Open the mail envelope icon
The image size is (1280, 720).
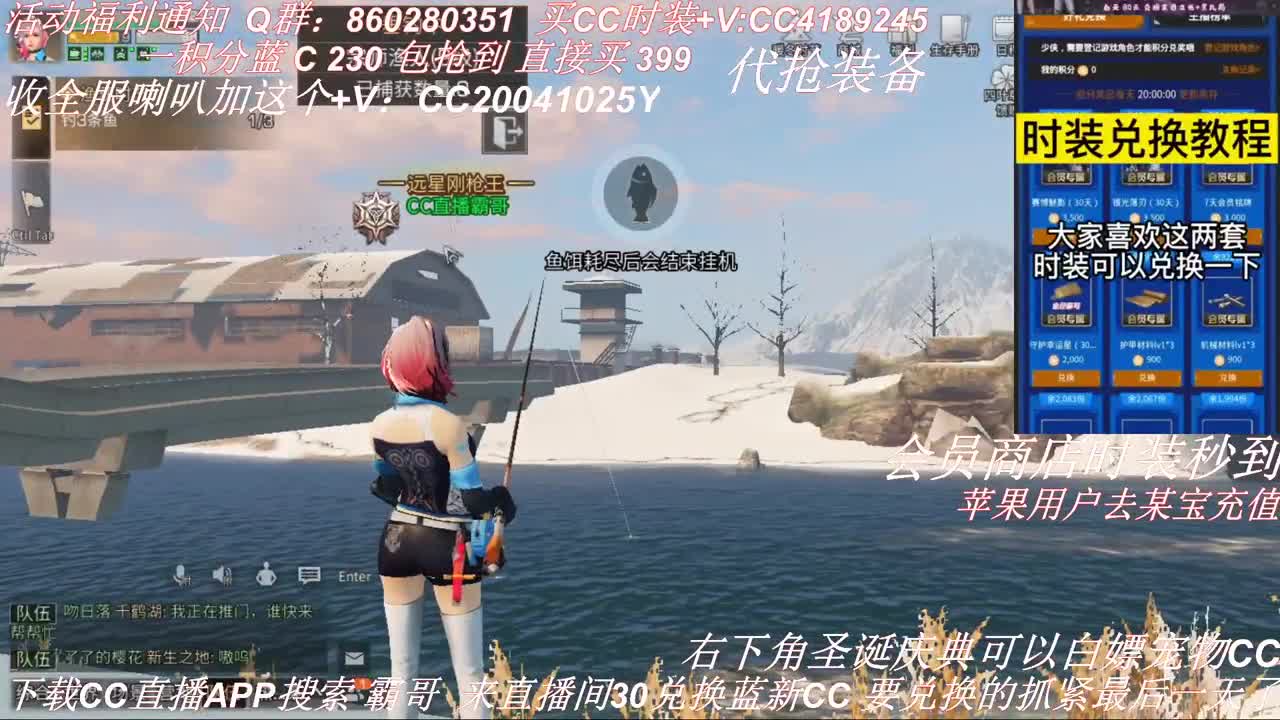coord(354,658)
